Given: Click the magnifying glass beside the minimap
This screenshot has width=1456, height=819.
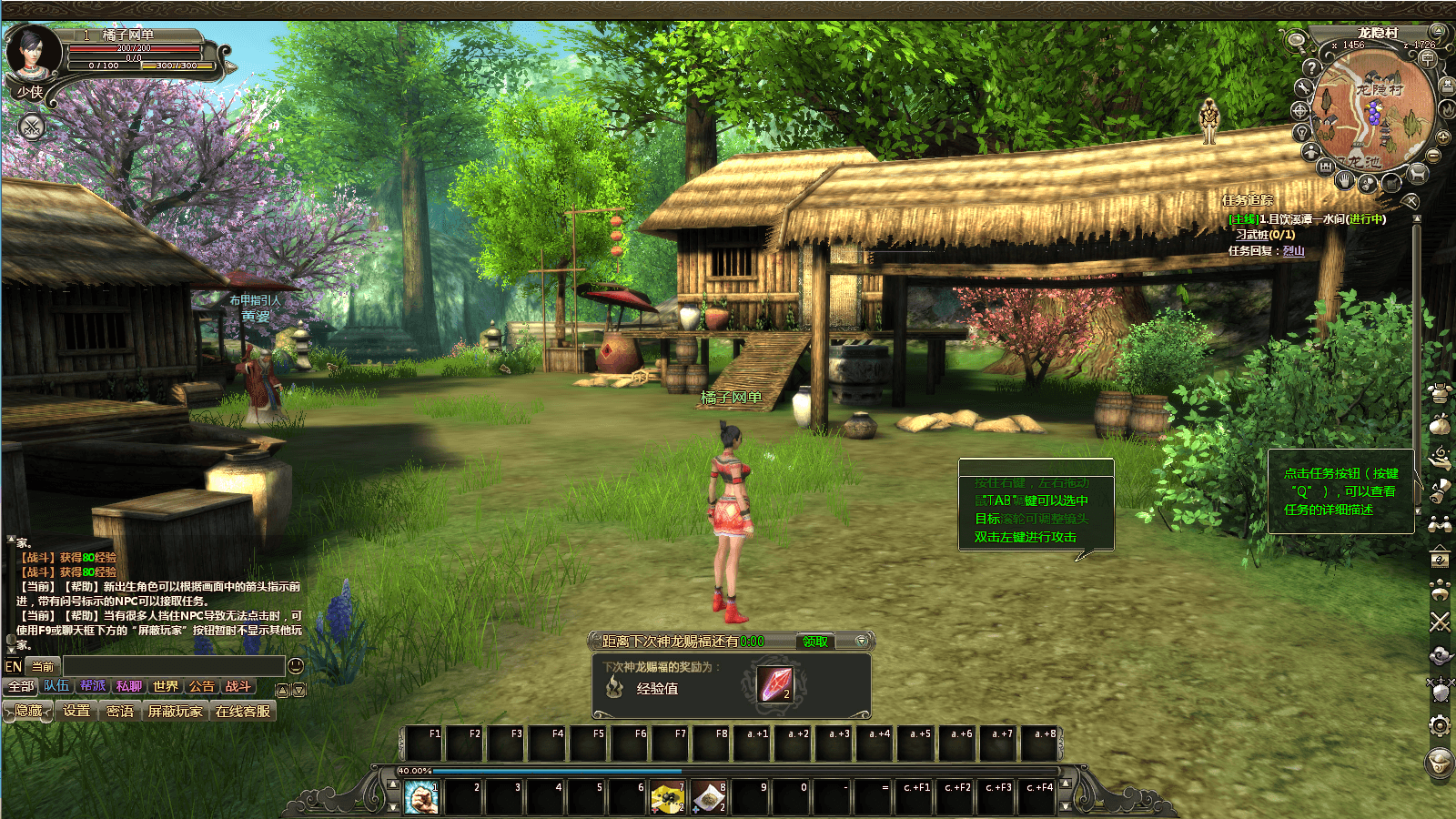Looking at the screenshot, I should 1296,39.
